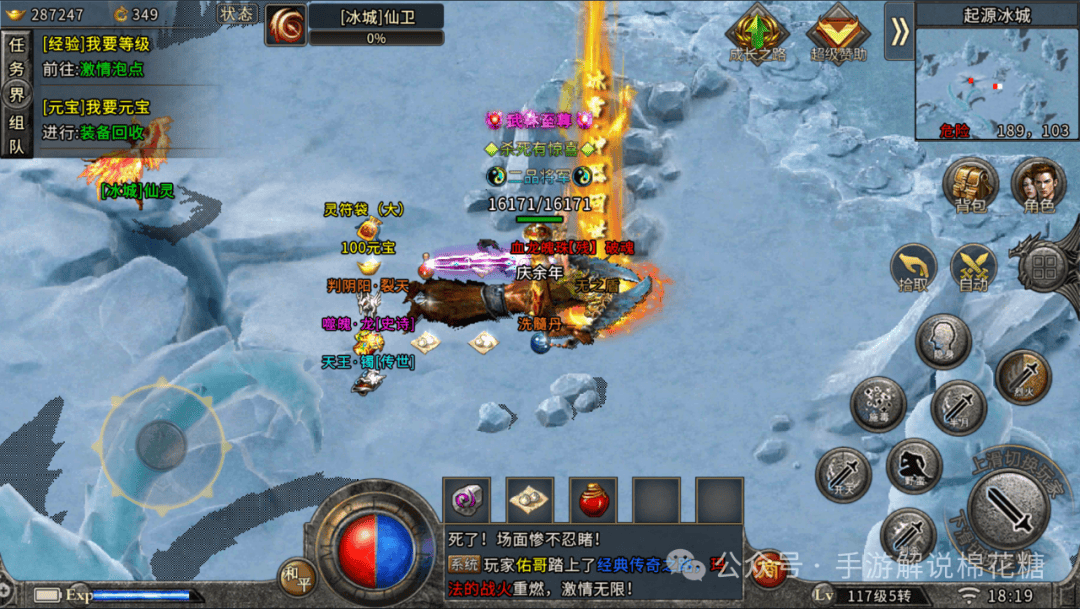Click the 状态 status button
Viewport: 1080px width, 609px height.
coord(237,14)
